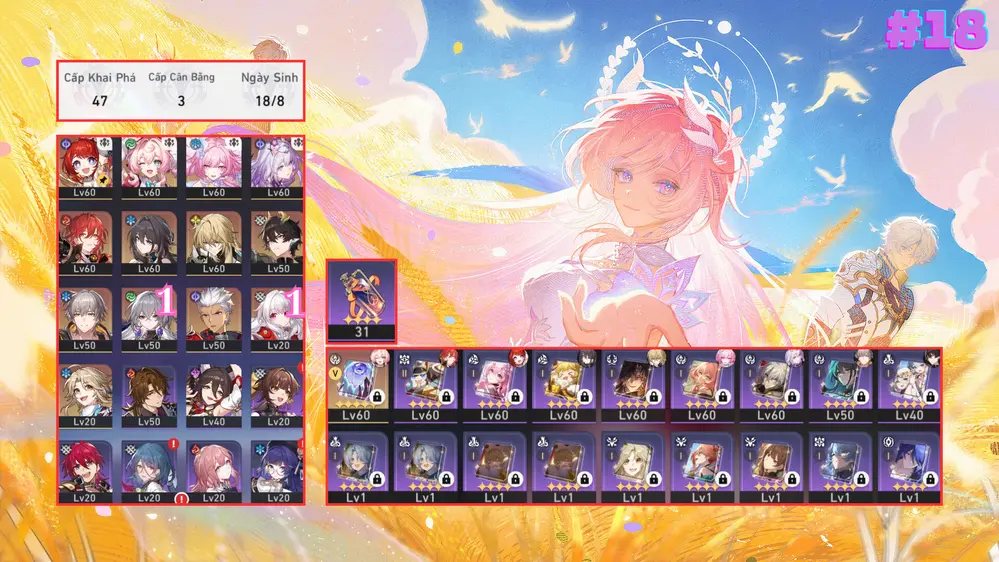Pick the blond-haired Lv60 character
The height and width of the screenshot is (562, 999).
[214, 242]
